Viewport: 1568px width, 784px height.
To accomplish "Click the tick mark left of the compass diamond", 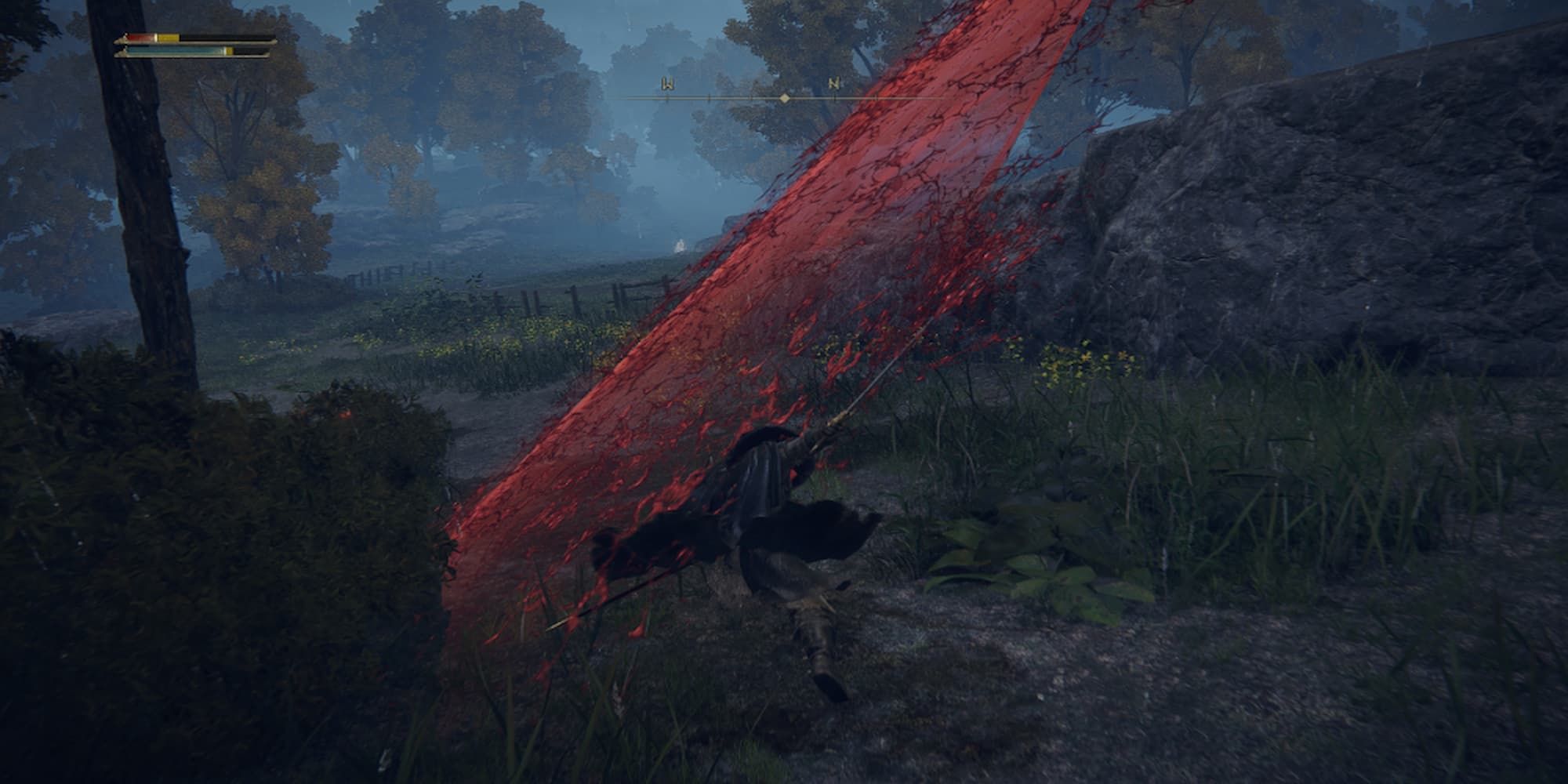I will pos(751,96).
